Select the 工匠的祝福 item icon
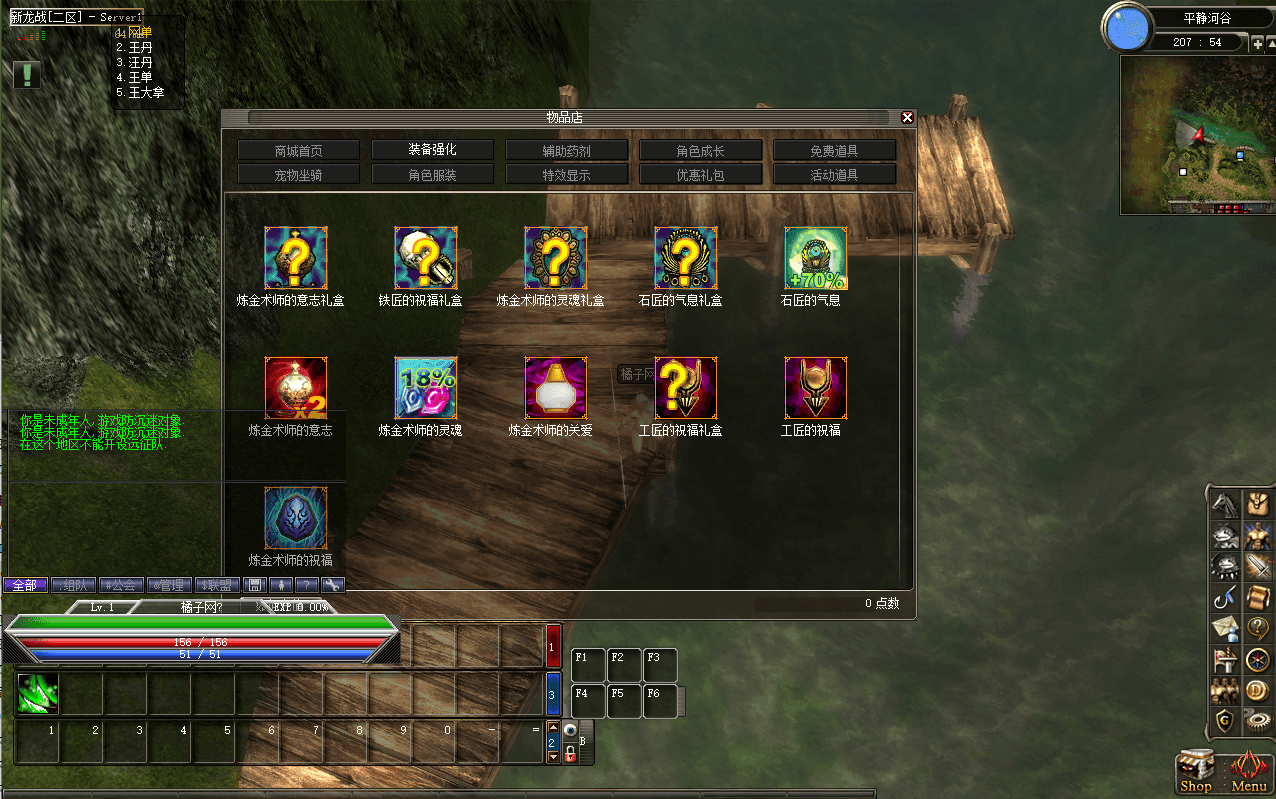Image resolution: width=1276 pixels, height=799 pixels. point(816,388)
